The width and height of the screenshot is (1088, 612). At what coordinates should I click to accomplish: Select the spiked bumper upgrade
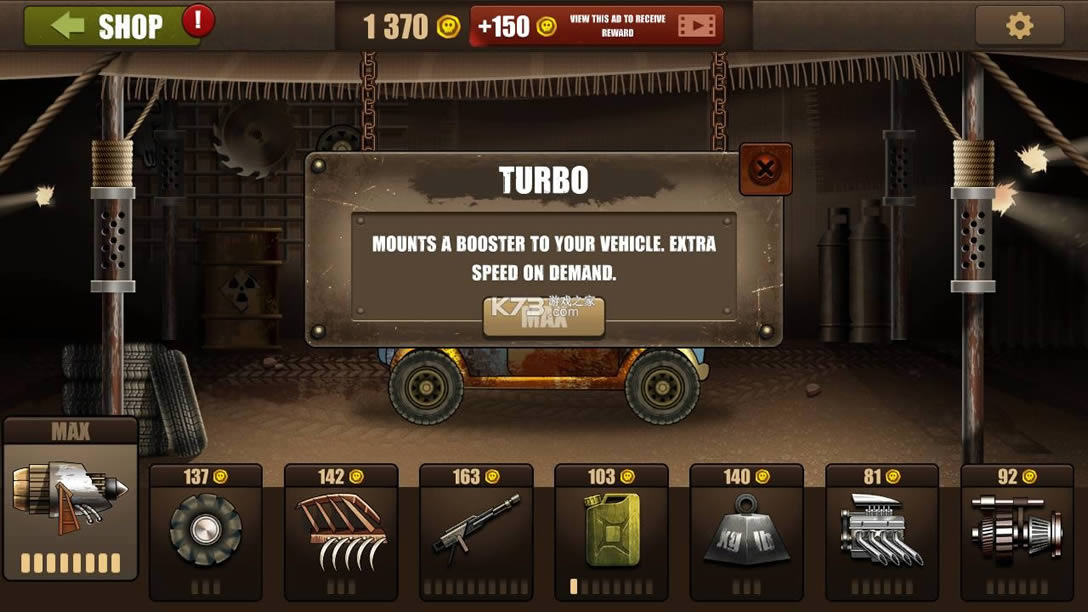pyautogui.click(x=341, y=530)
